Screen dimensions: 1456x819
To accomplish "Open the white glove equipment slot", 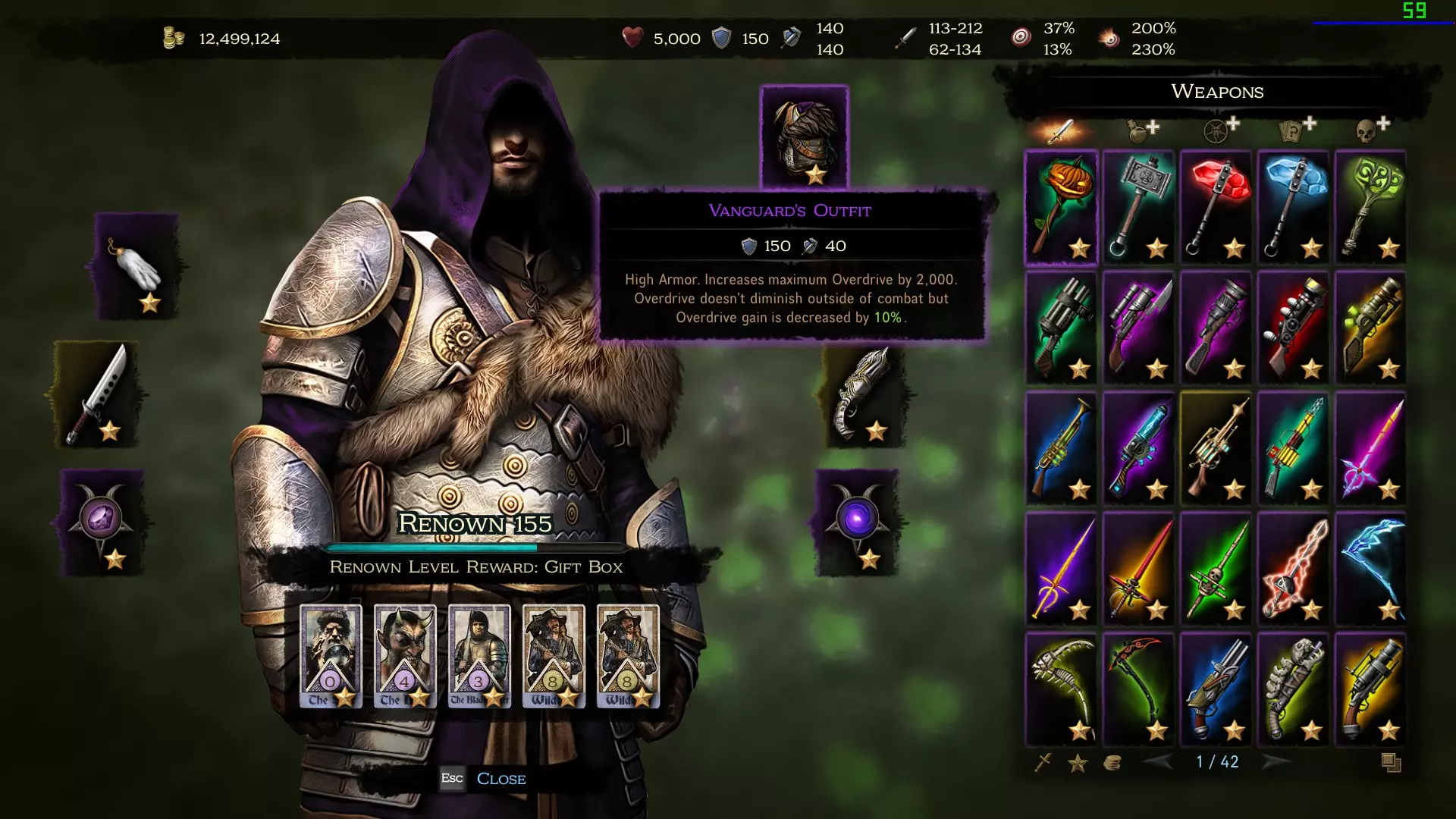I will (136, 265).
